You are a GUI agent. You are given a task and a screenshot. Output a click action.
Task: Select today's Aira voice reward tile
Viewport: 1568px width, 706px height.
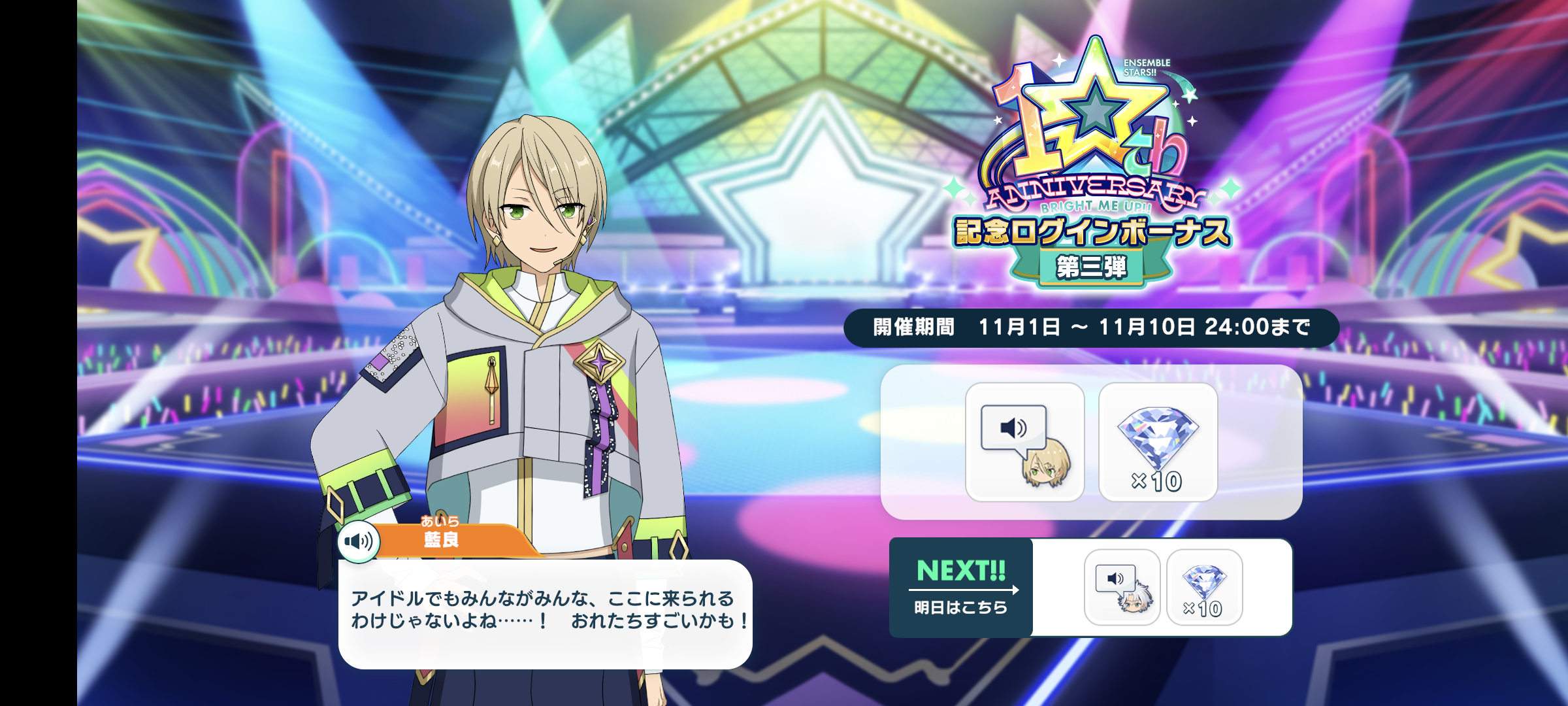click(x=1024, y=442)
